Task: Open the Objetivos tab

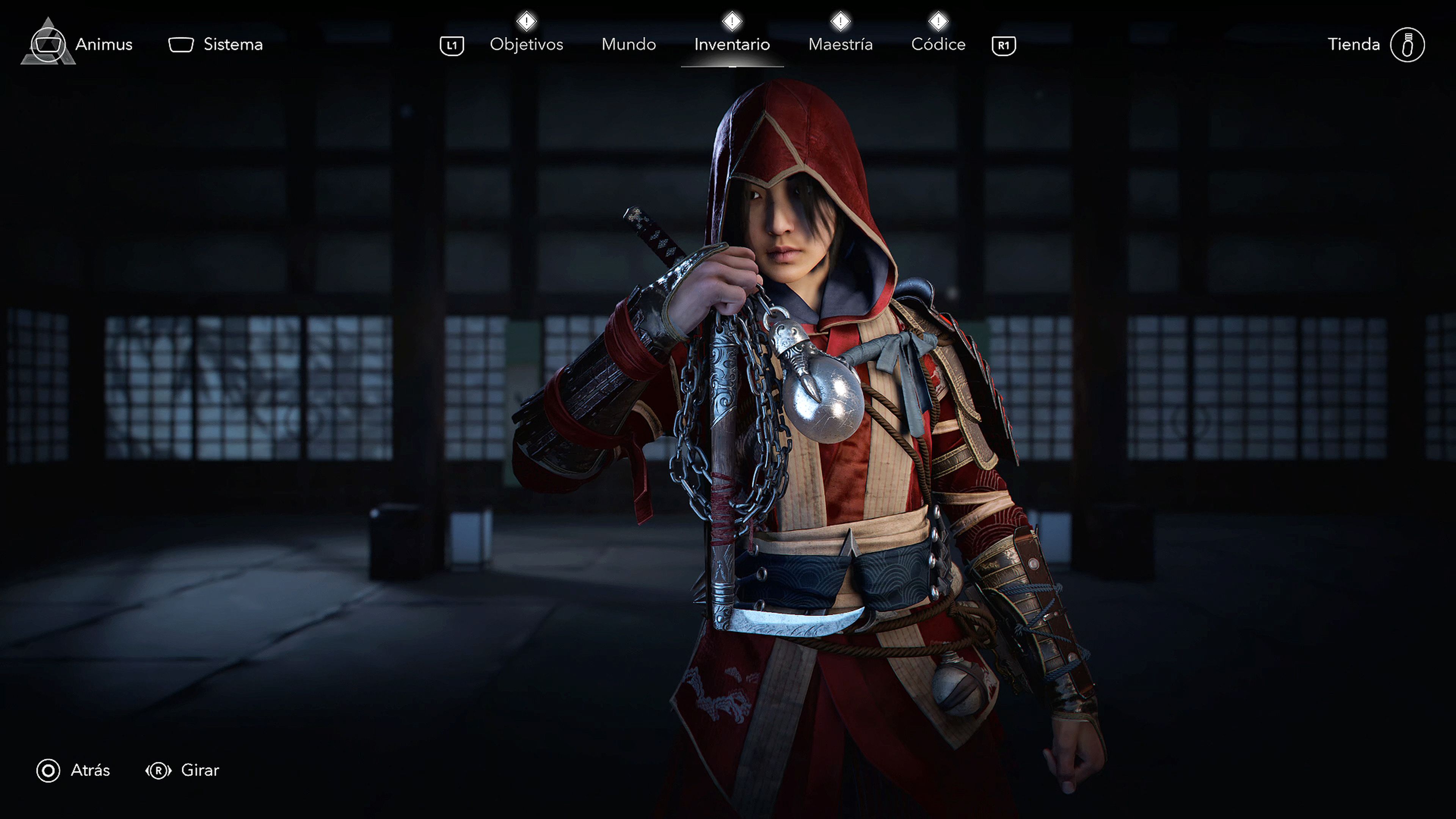Action: [x=526, y=44]
